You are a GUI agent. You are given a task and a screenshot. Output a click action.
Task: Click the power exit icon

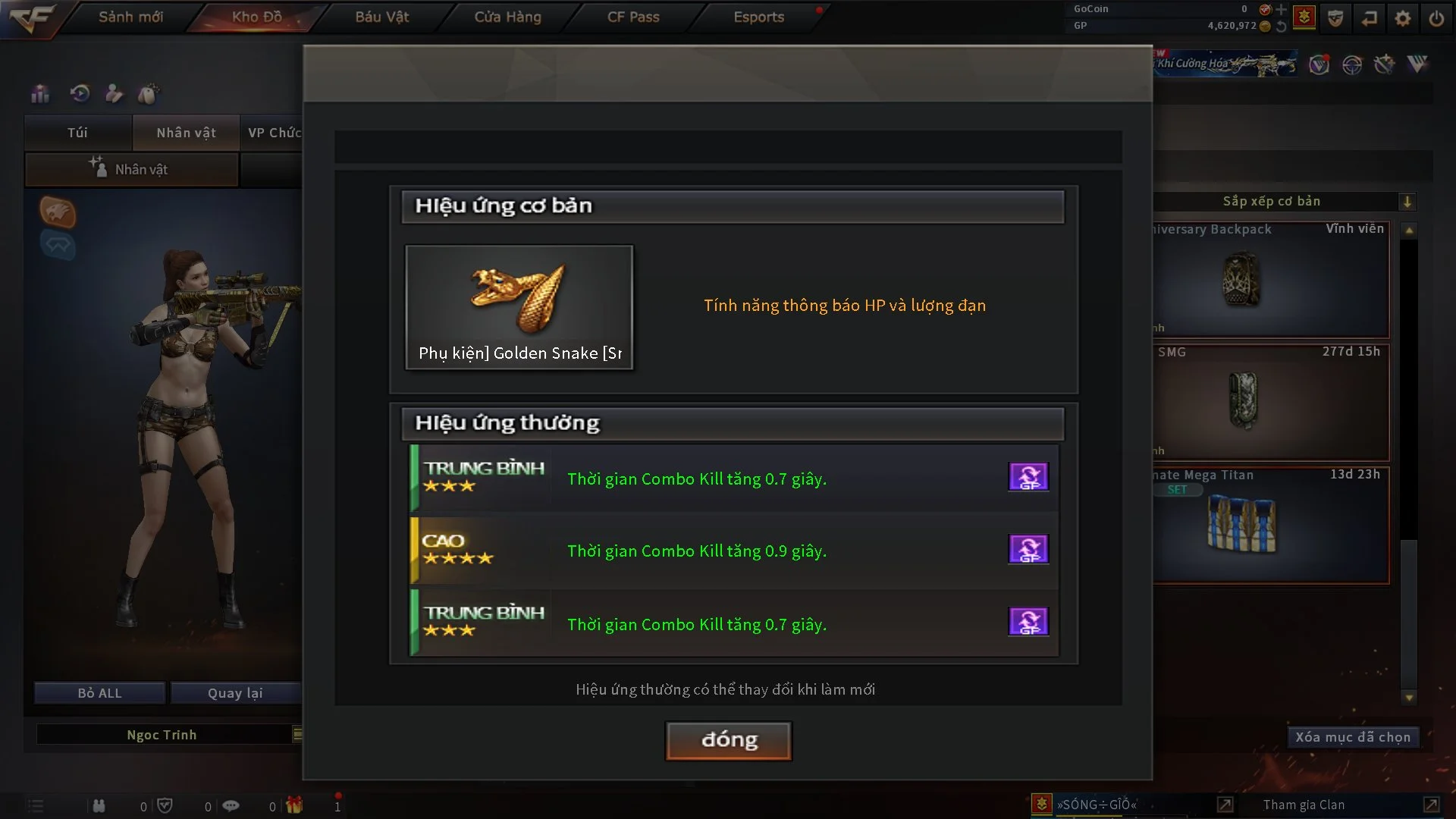pos(1436,18)
